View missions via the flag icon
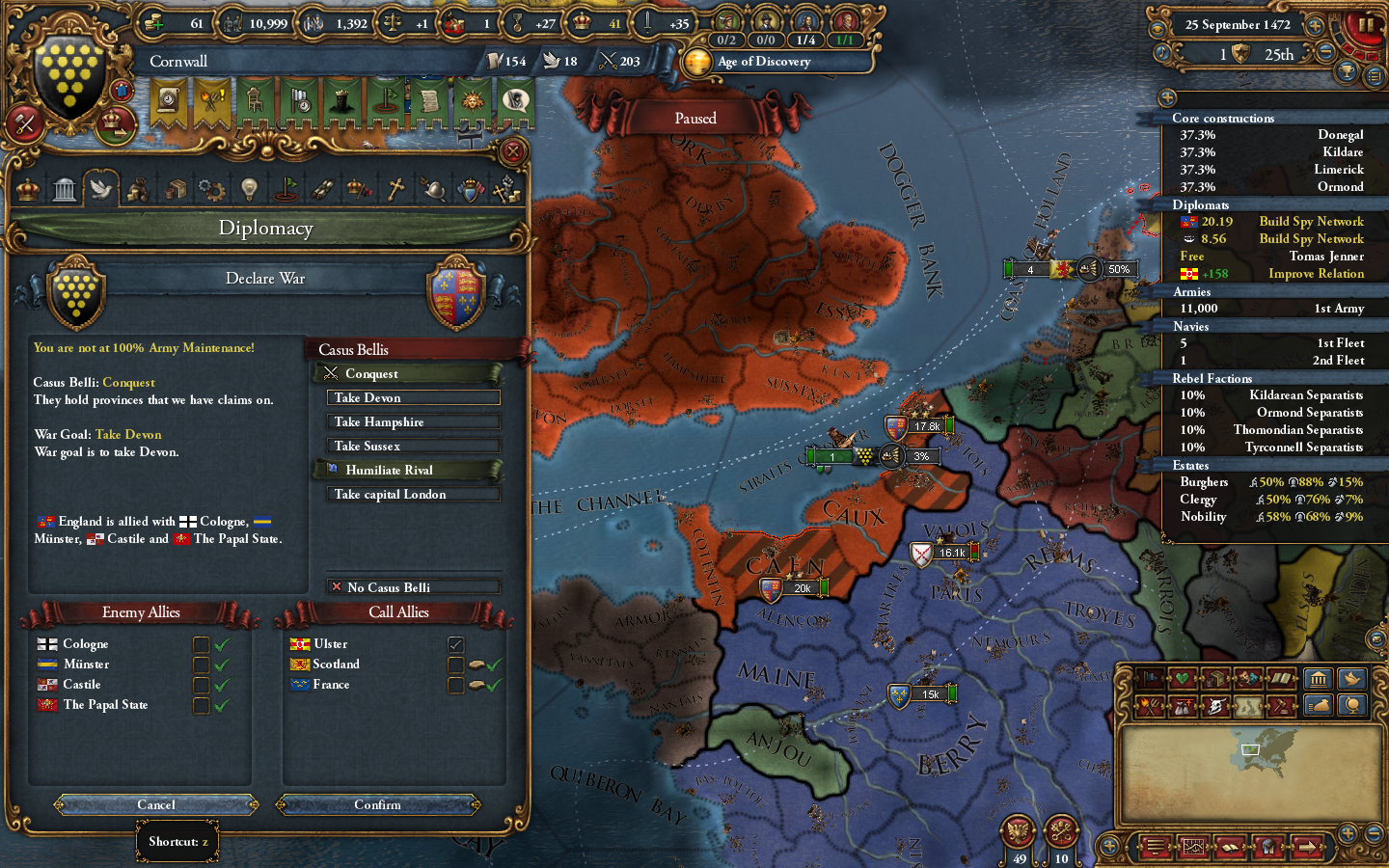 [x=285, y=188]
